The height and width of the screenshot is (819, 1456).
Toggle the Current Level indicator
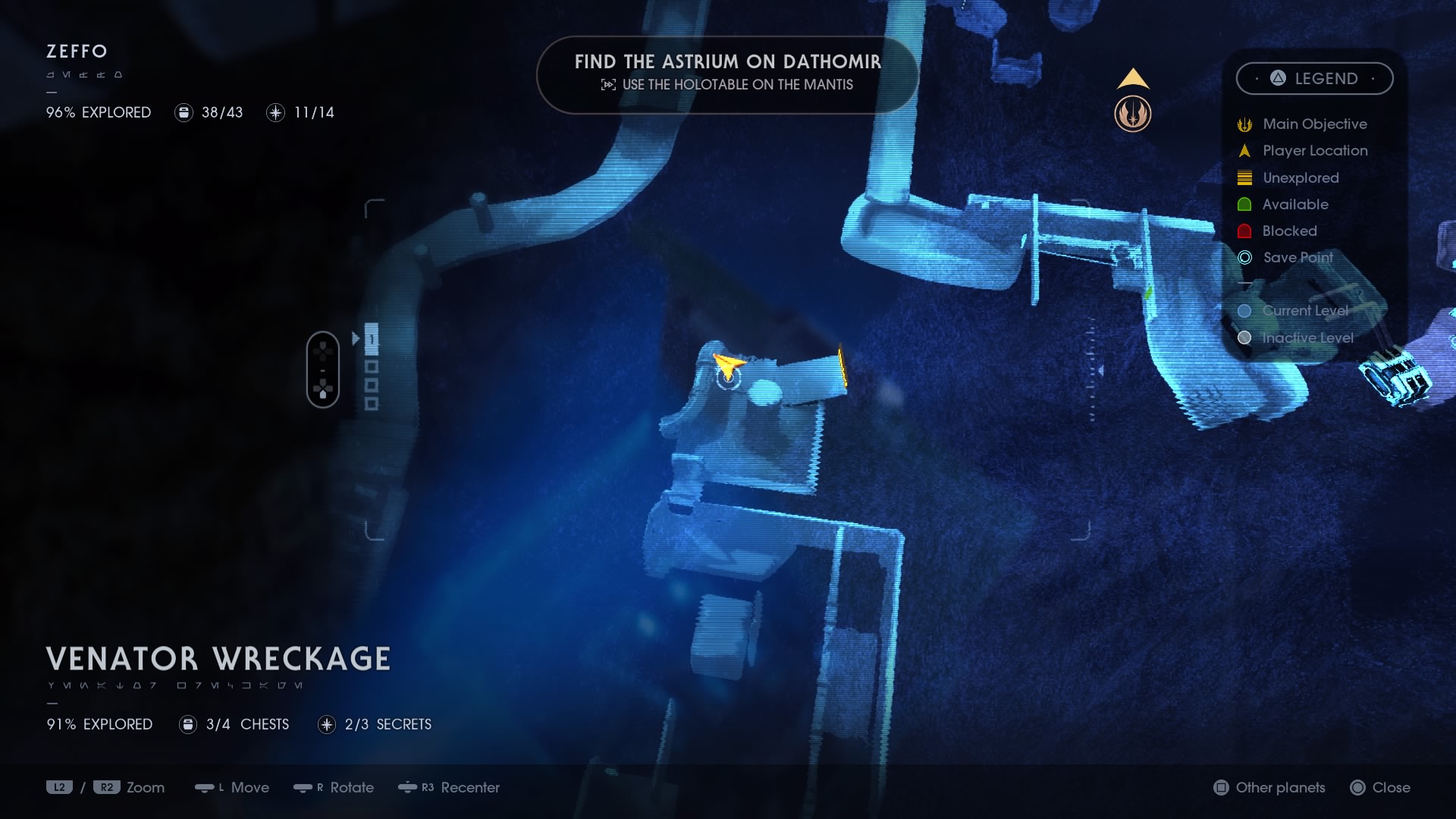(x=1244, y=310)
